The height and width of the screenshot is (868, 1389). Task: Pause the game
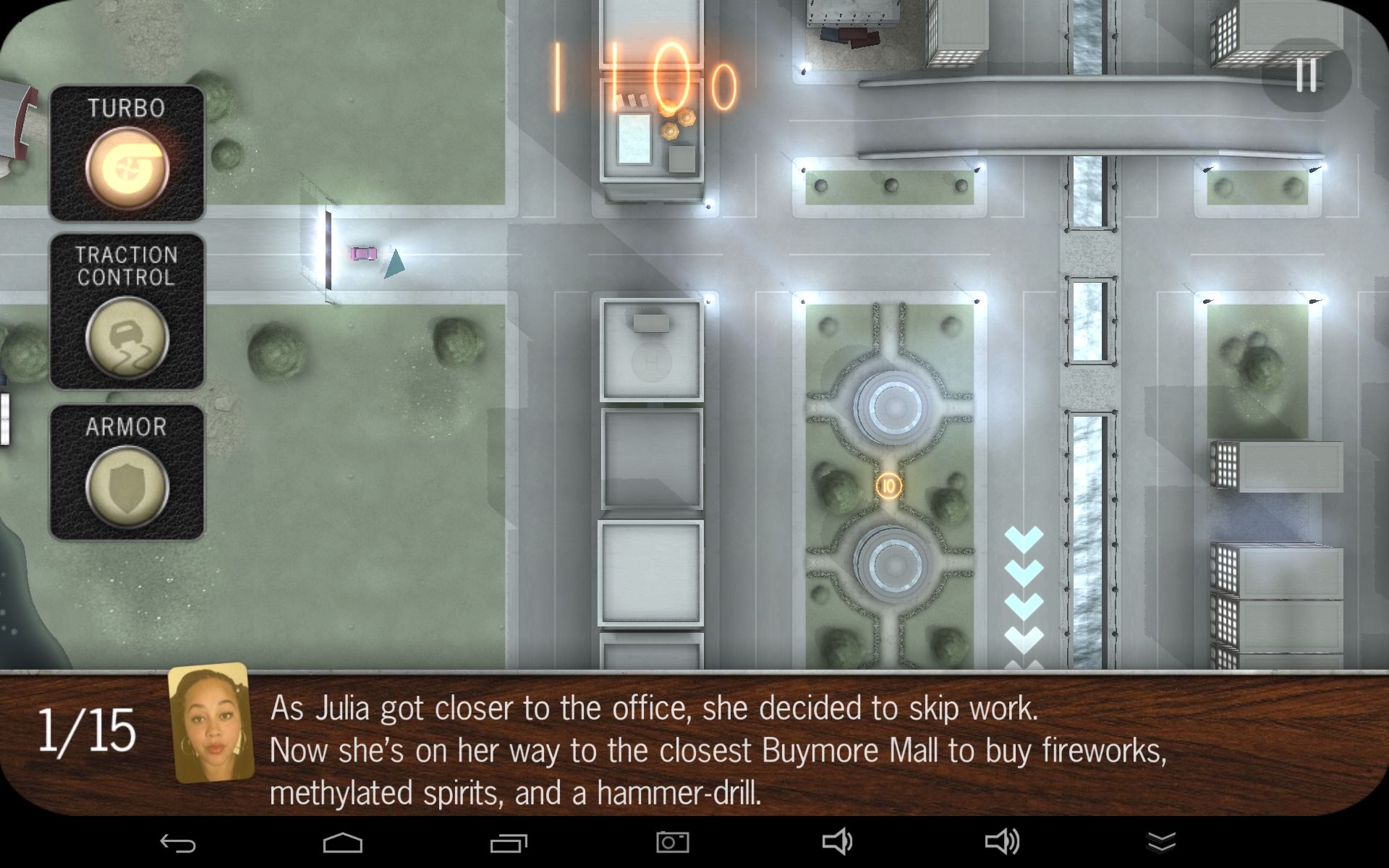tap(1306, 75)
